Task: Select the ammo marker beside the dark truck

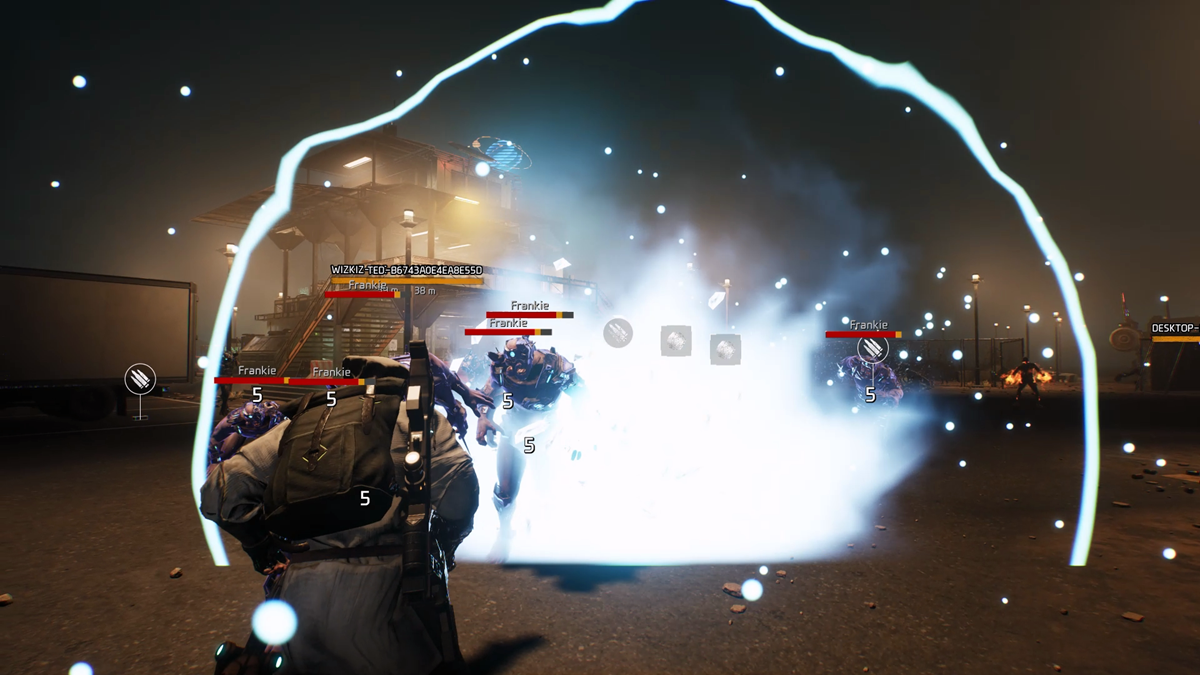Action: (x=140, y=379)
